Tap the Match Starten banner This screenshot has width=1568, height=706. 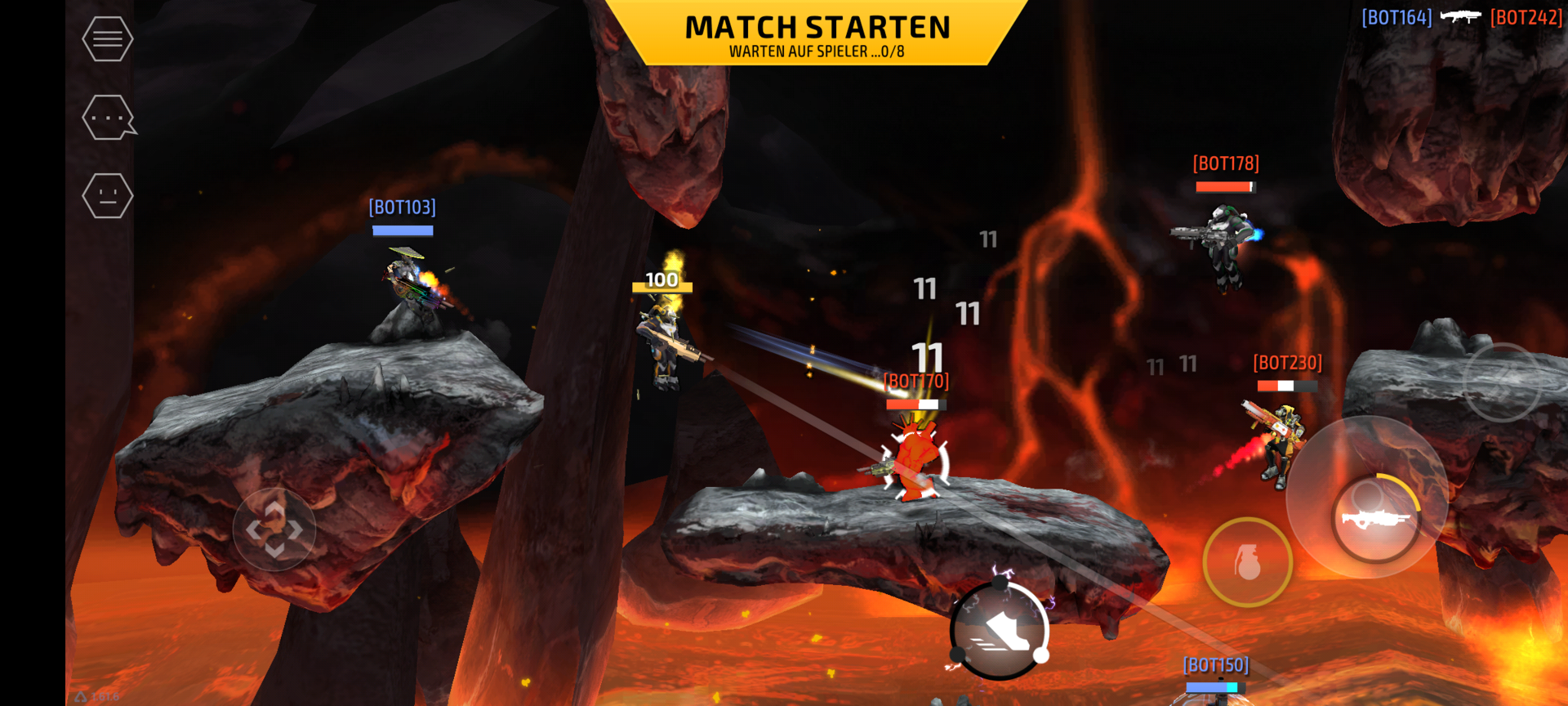pyautogui.click(x=817, y=34)
